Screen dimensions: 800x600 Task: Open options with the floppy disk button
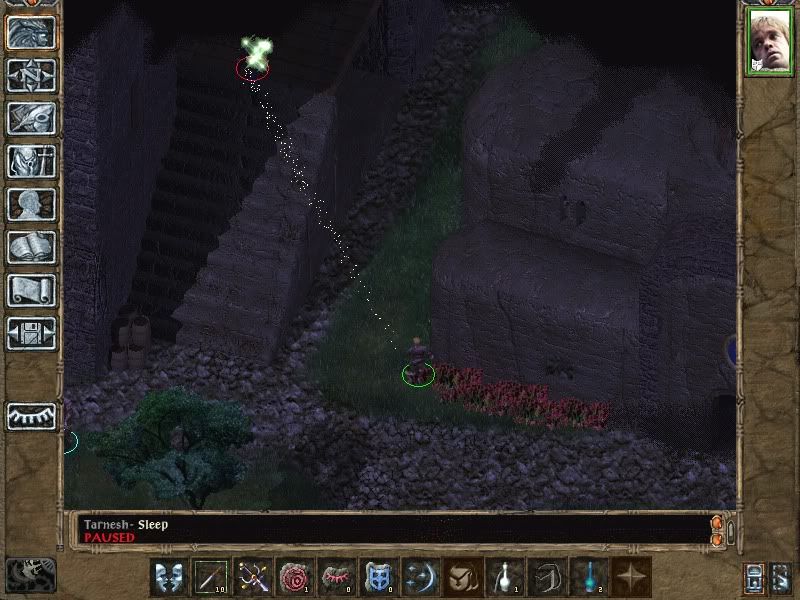31,333
